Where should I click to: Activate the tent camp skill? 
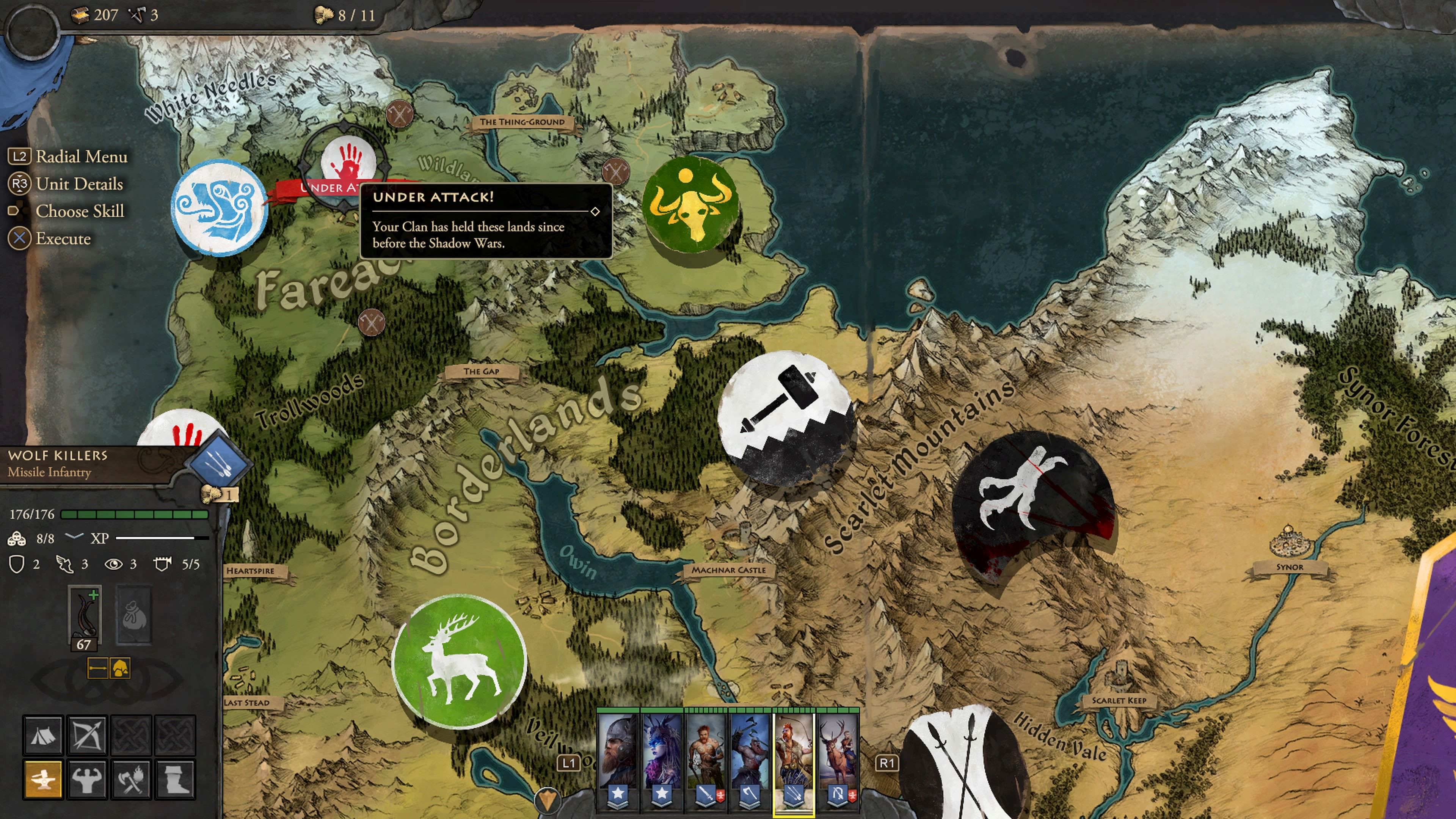point(43,735)
